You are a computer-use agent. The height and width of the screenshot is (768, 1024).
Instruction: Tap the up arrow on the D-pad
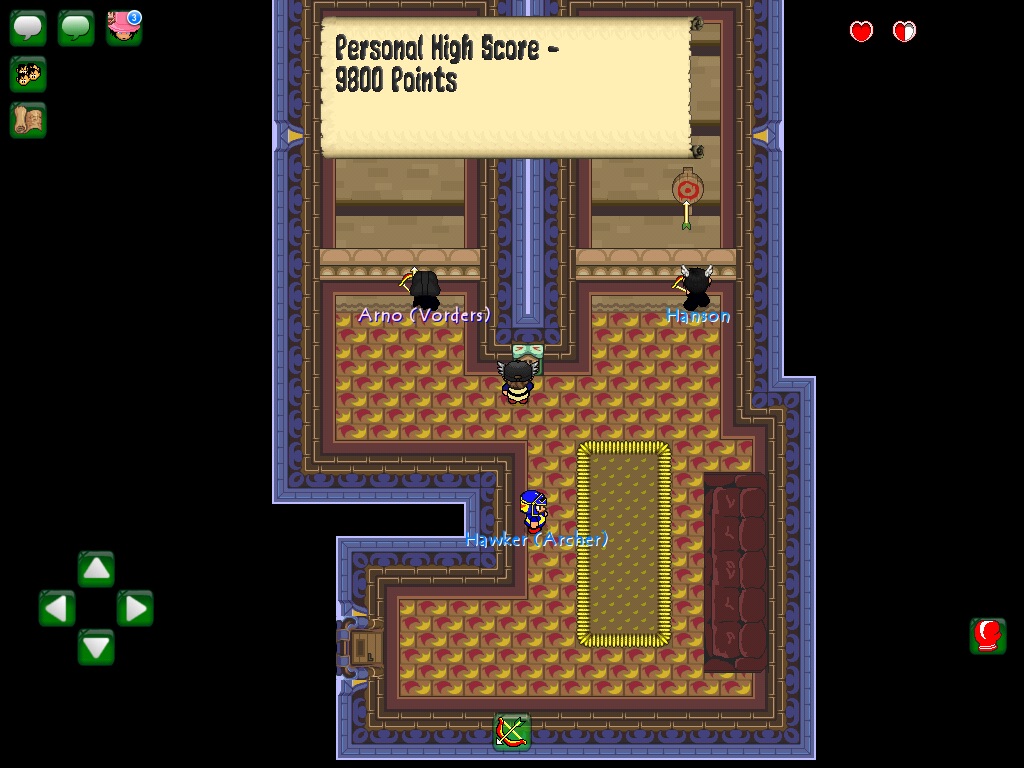(x=96, y=569)
